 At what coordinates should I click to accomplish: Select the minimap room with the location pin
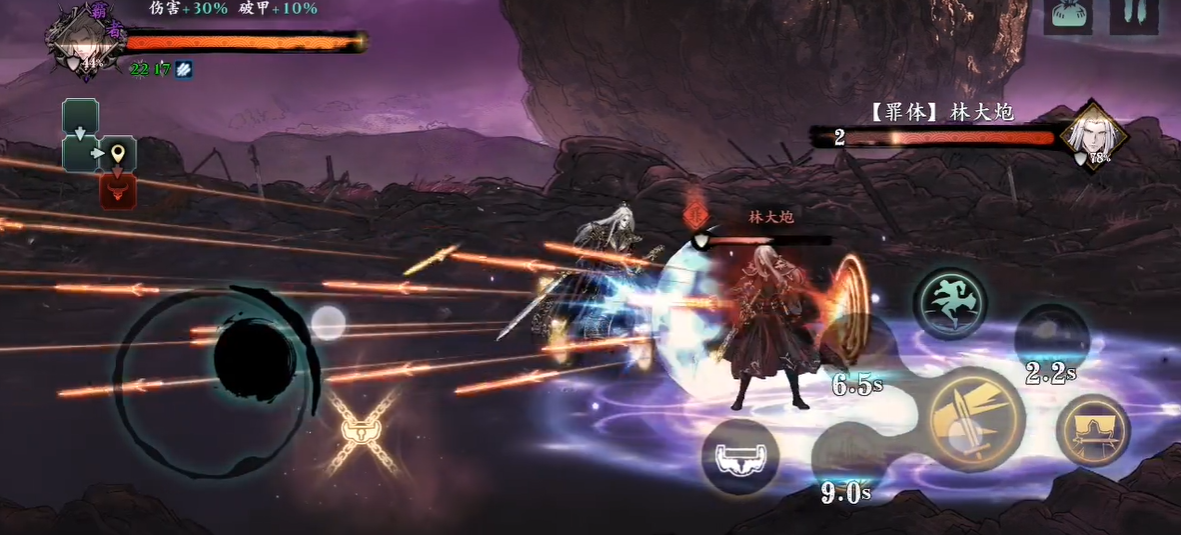tap(119, 154)
